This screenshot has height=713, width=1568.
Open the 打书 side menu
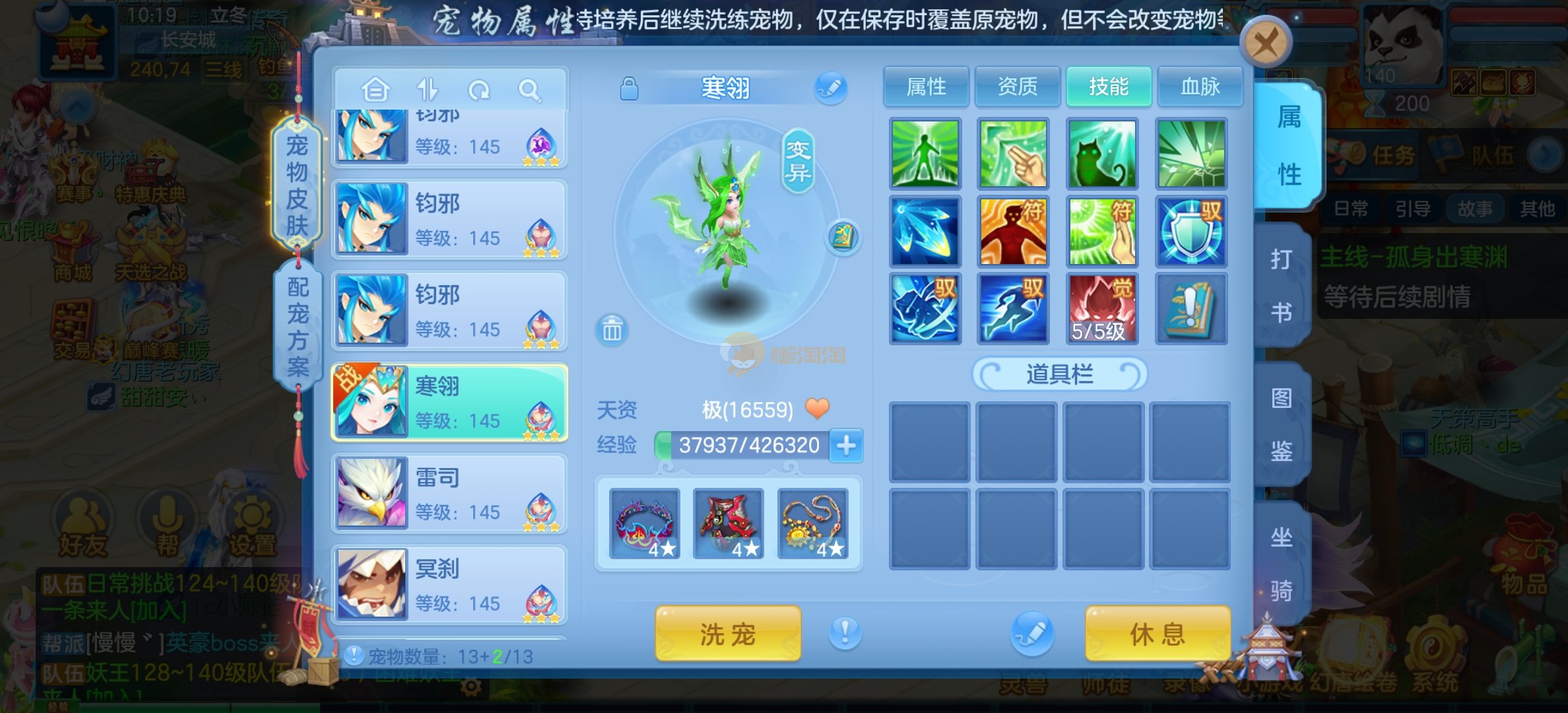pyautogui.click(x=1282, y=285)
